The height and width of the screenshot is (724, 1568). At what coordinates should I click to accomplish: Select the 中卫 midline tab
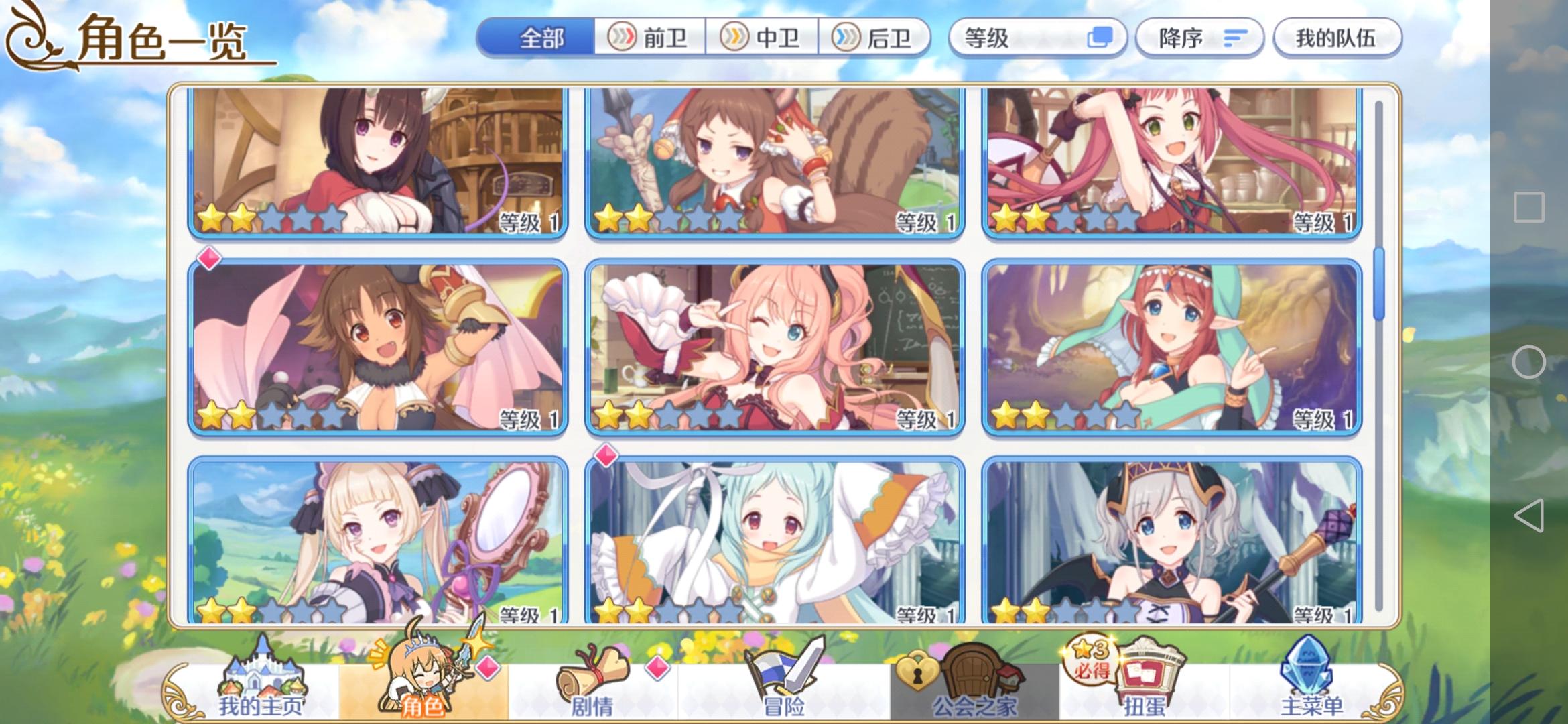point(761,38)
